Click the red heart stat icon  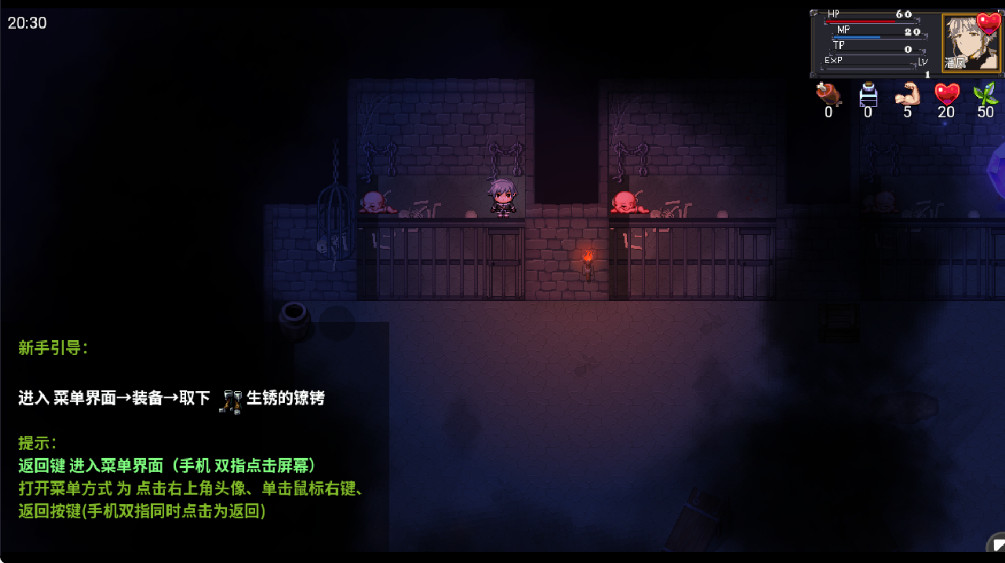coord(946,94)
